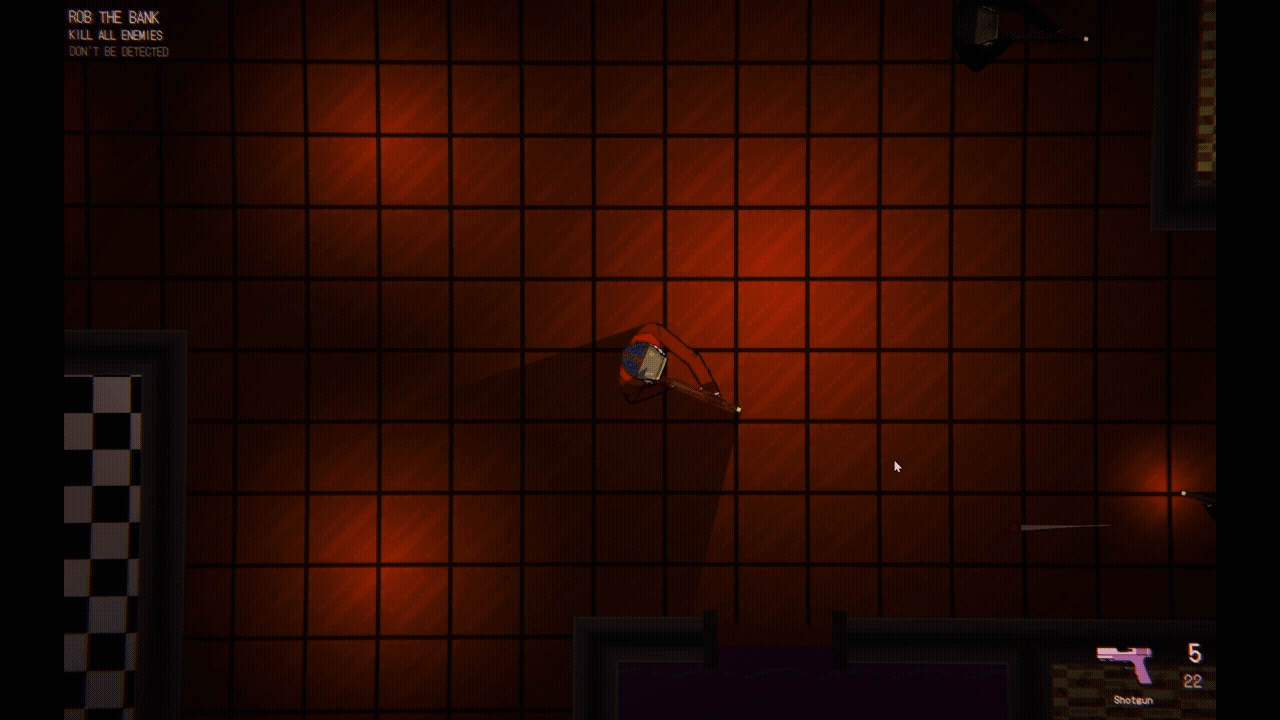Click the Shotgun label under the weapon icon

click(x=1131, y=699)
